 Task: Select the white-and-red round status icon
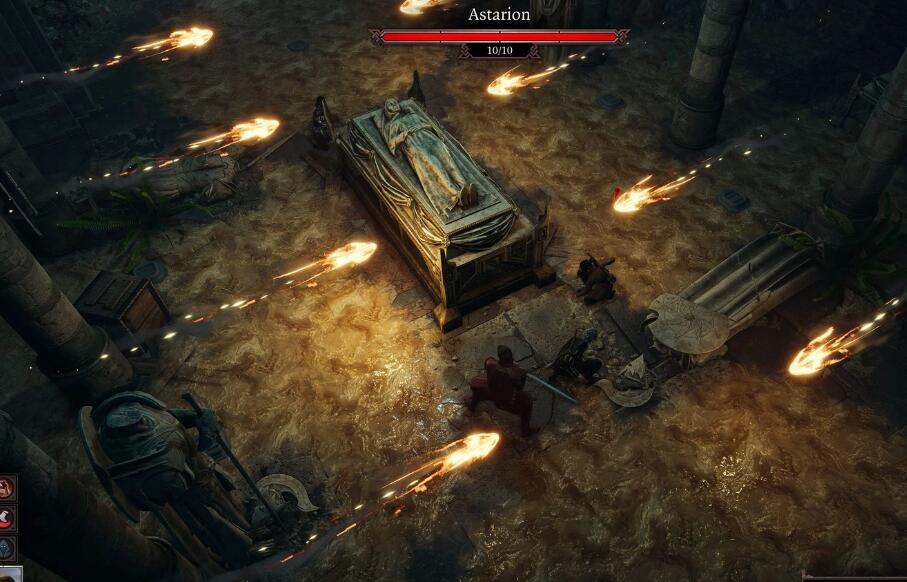[x=7, y=517]
